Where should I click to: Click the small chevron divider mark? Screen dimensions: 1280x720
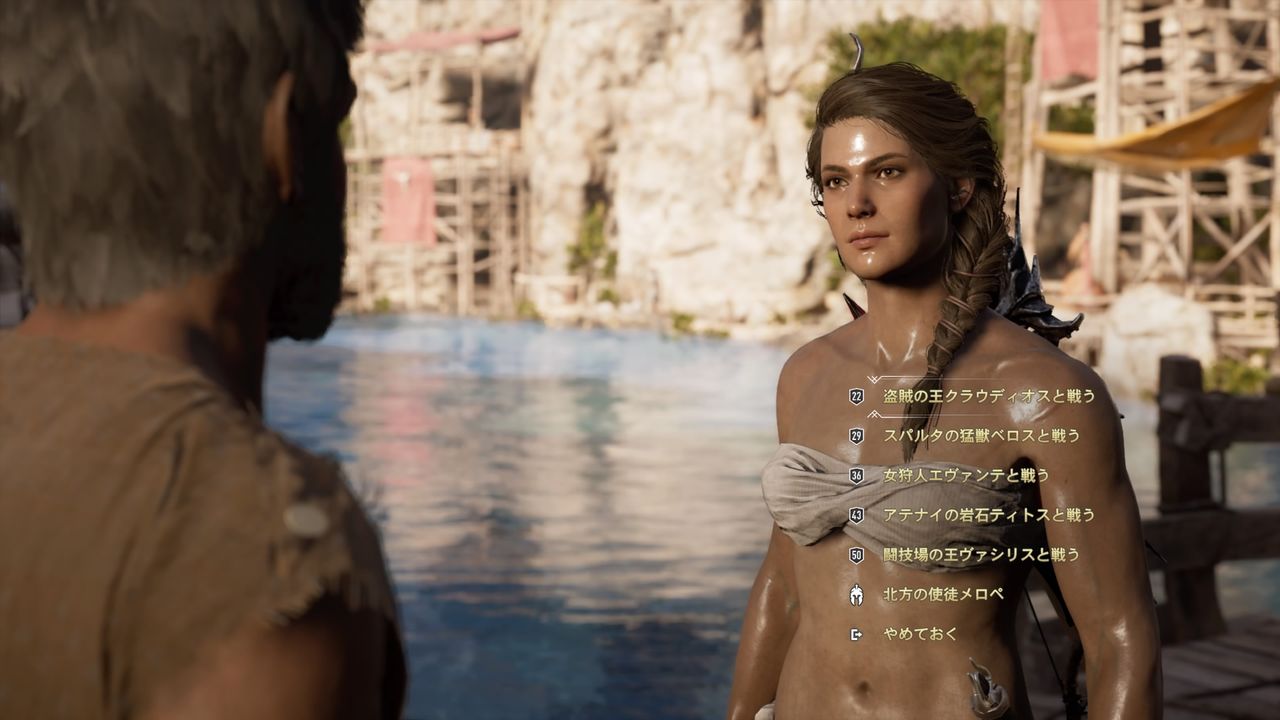point(873,415)
